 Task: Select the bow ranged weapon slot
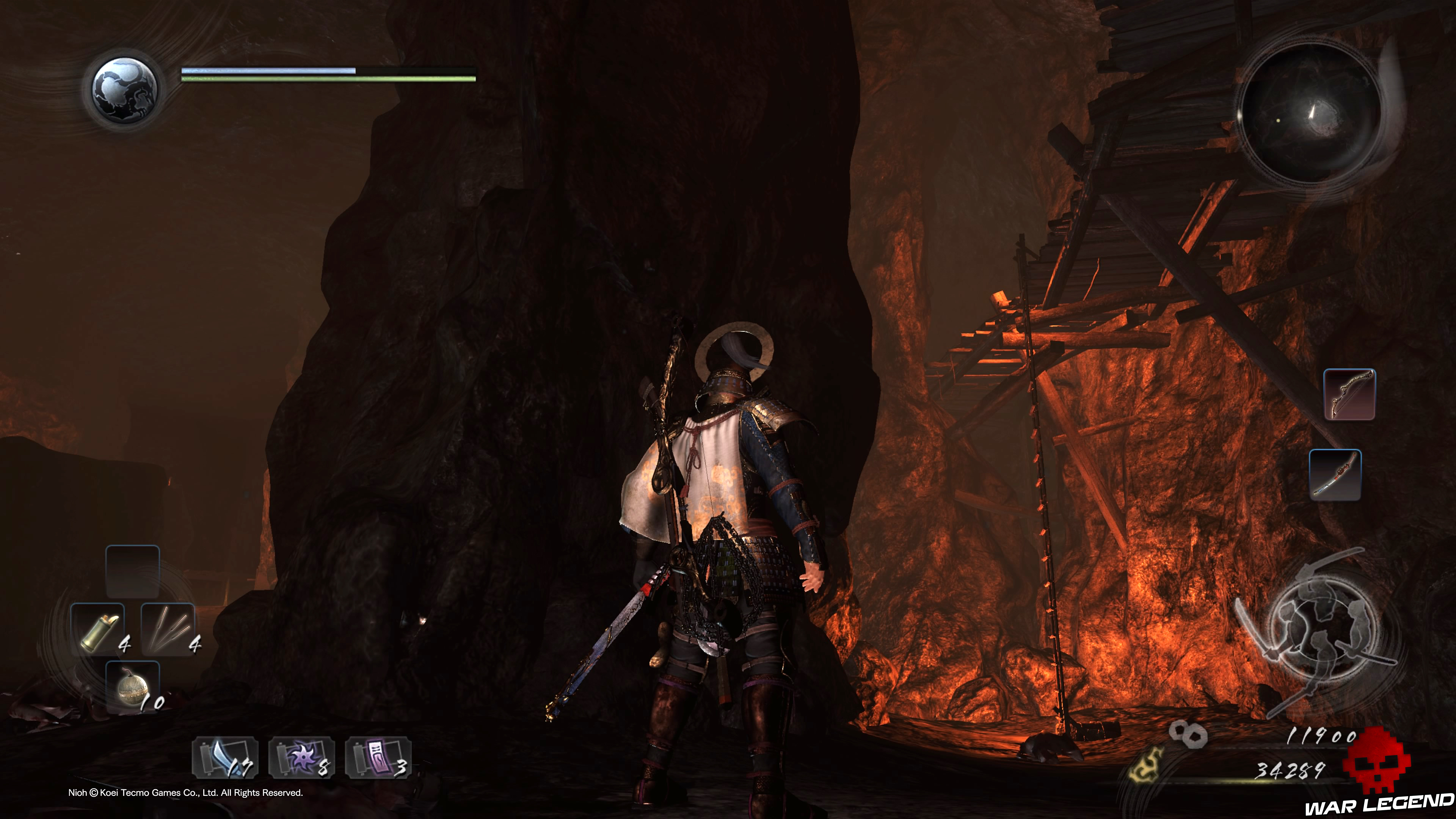point(1349,394)
